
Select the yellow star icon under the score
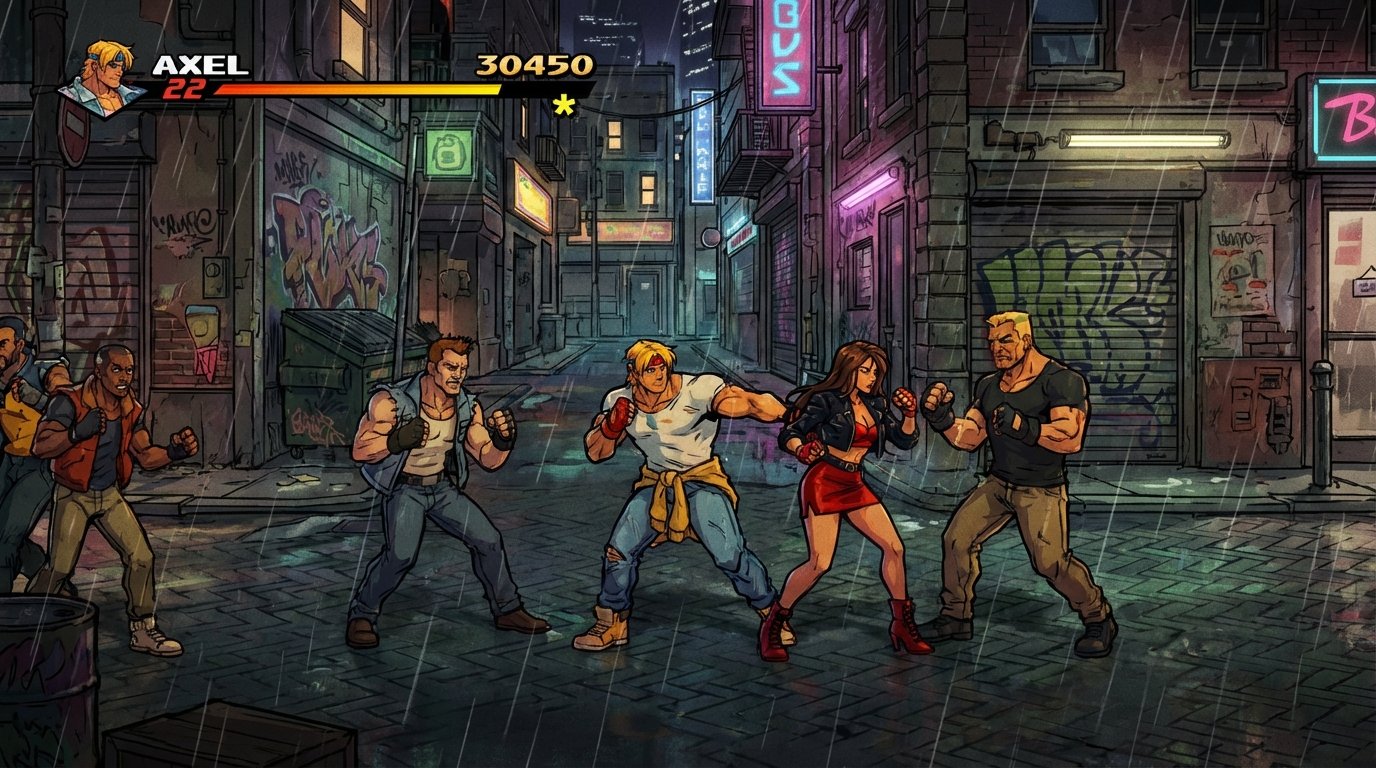(562, 103)
